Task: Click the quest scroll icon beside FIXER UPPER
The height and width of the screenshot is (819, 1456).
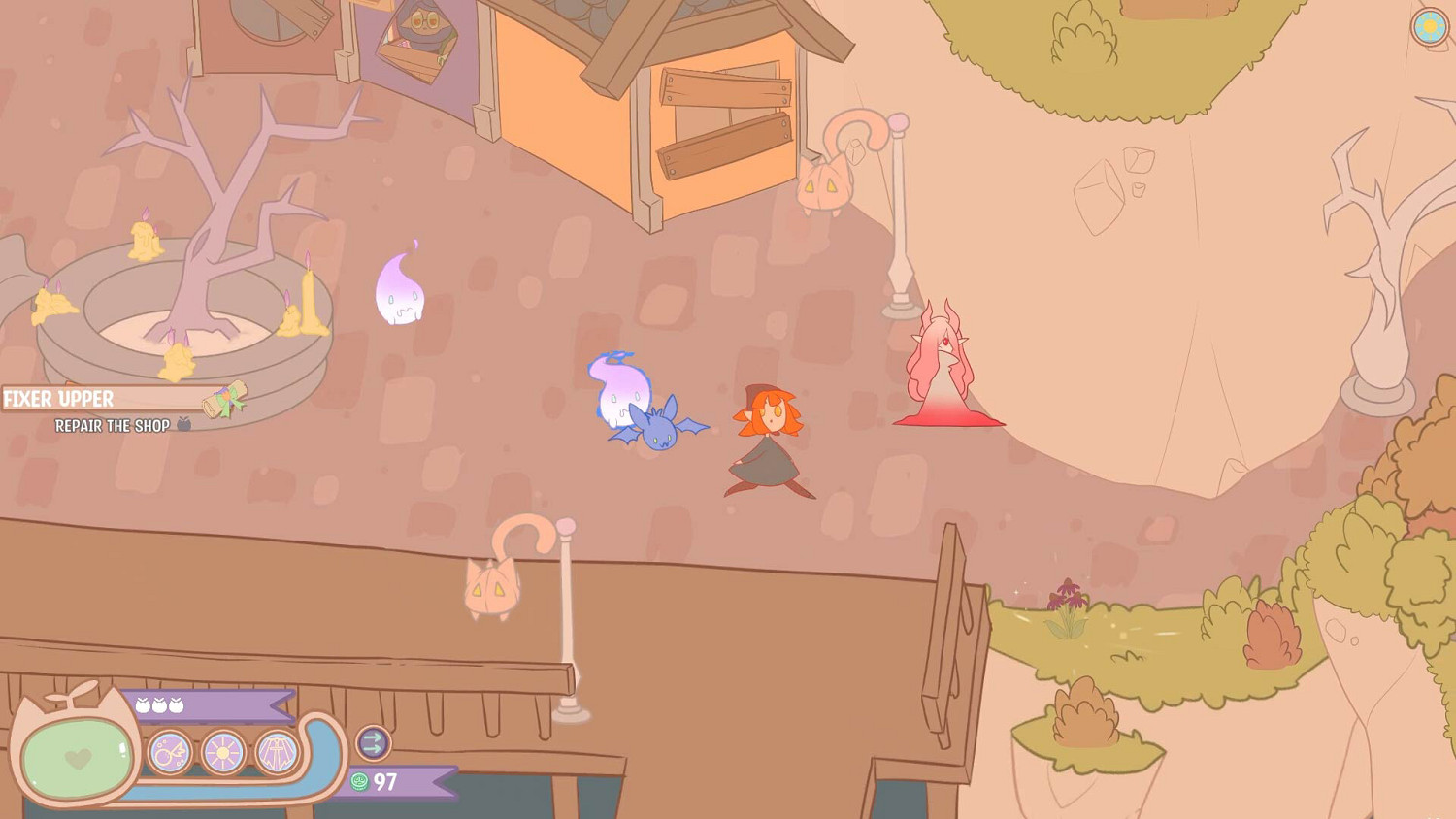Action: point(225,400)
